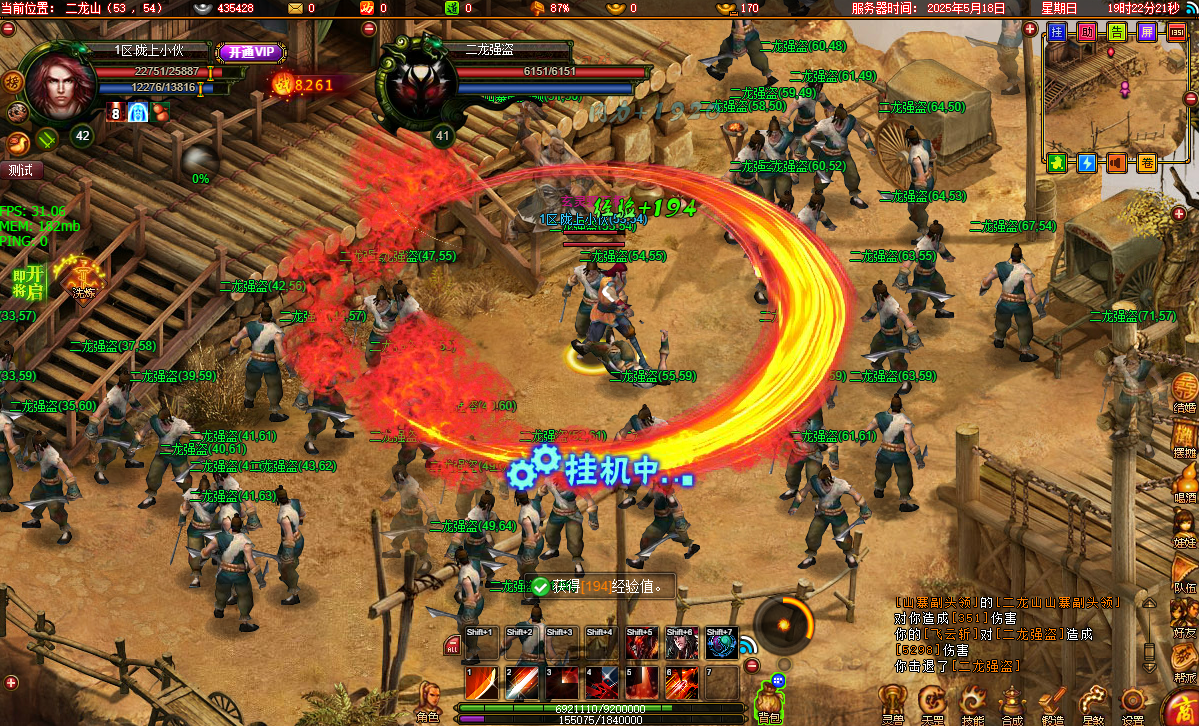The width and height of the screenshot is (1199, 726).
Task: Click the 洗炼 refine icon
Action: pos(83,276)
